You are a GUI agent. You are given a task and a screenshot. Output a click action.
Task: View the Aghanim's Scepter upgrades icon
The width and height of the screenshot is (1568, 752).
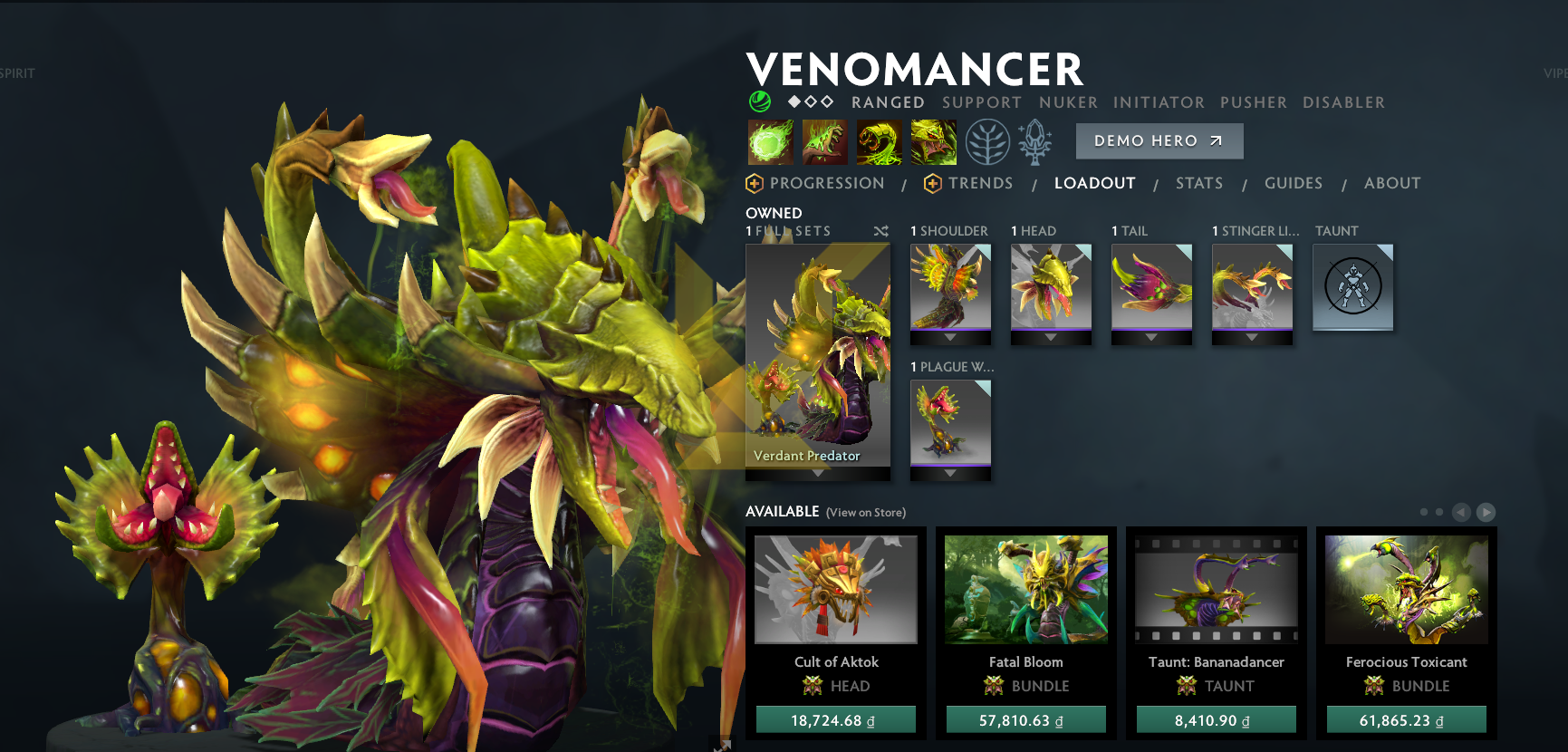(x=1034, y=140)
